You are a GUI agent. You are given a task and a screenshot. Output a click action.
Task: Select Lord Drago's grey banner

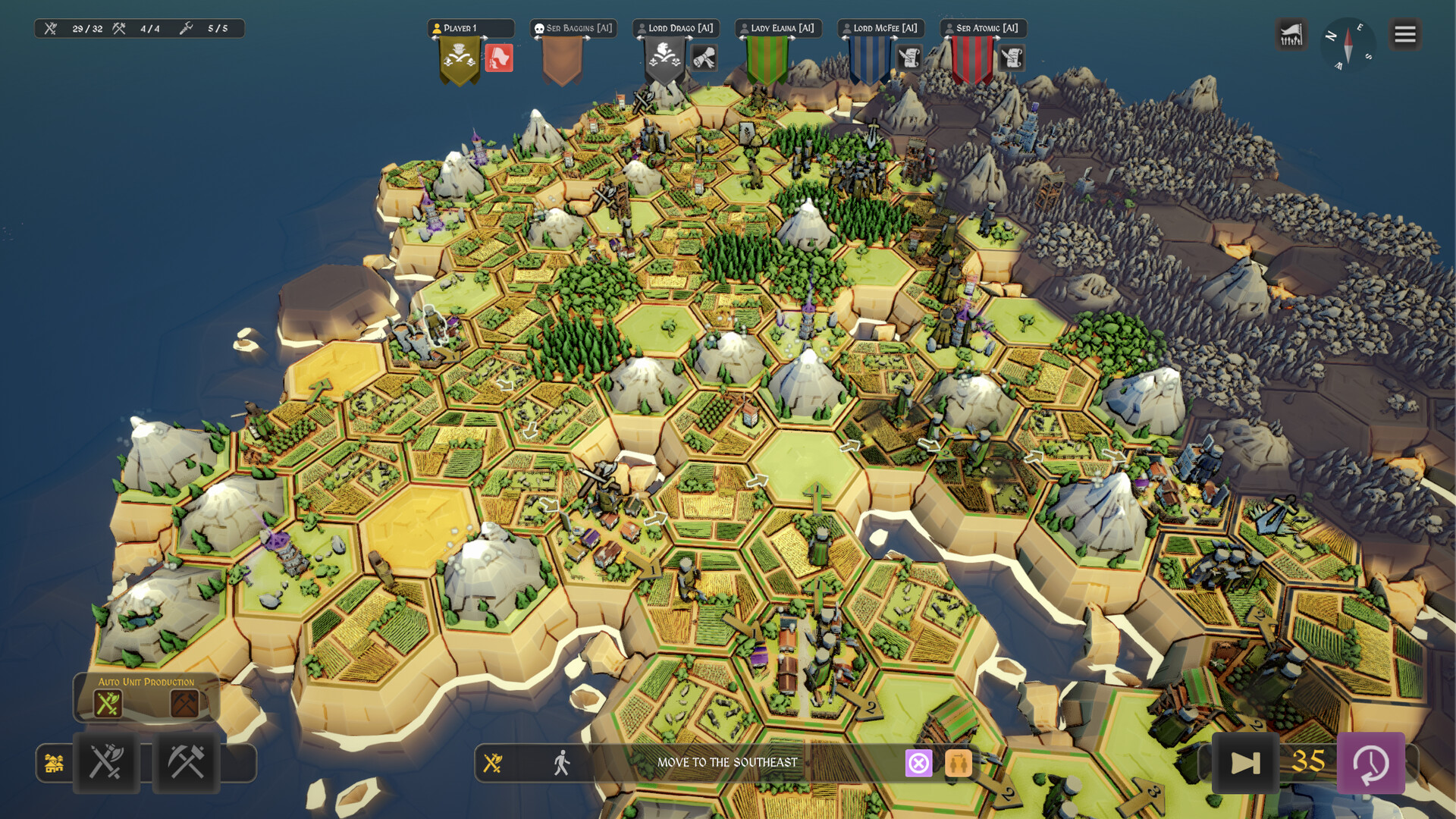664,61
